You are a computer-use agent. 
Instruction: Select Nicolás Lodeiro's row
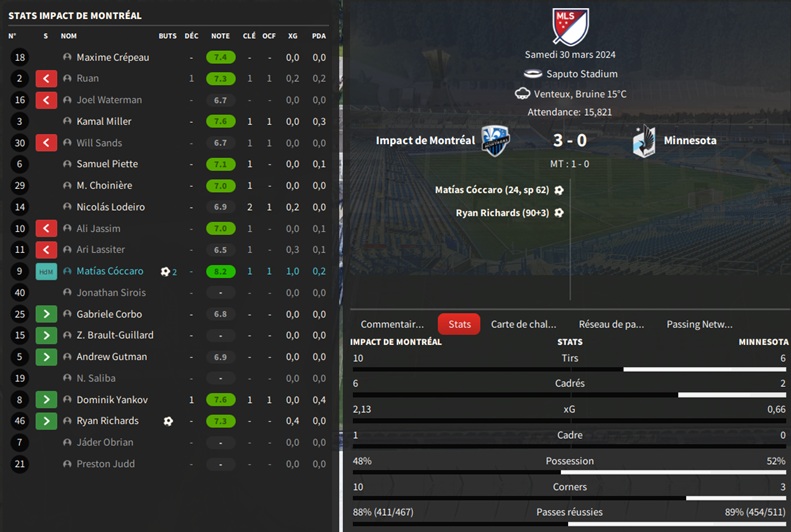tap(110, 207)
